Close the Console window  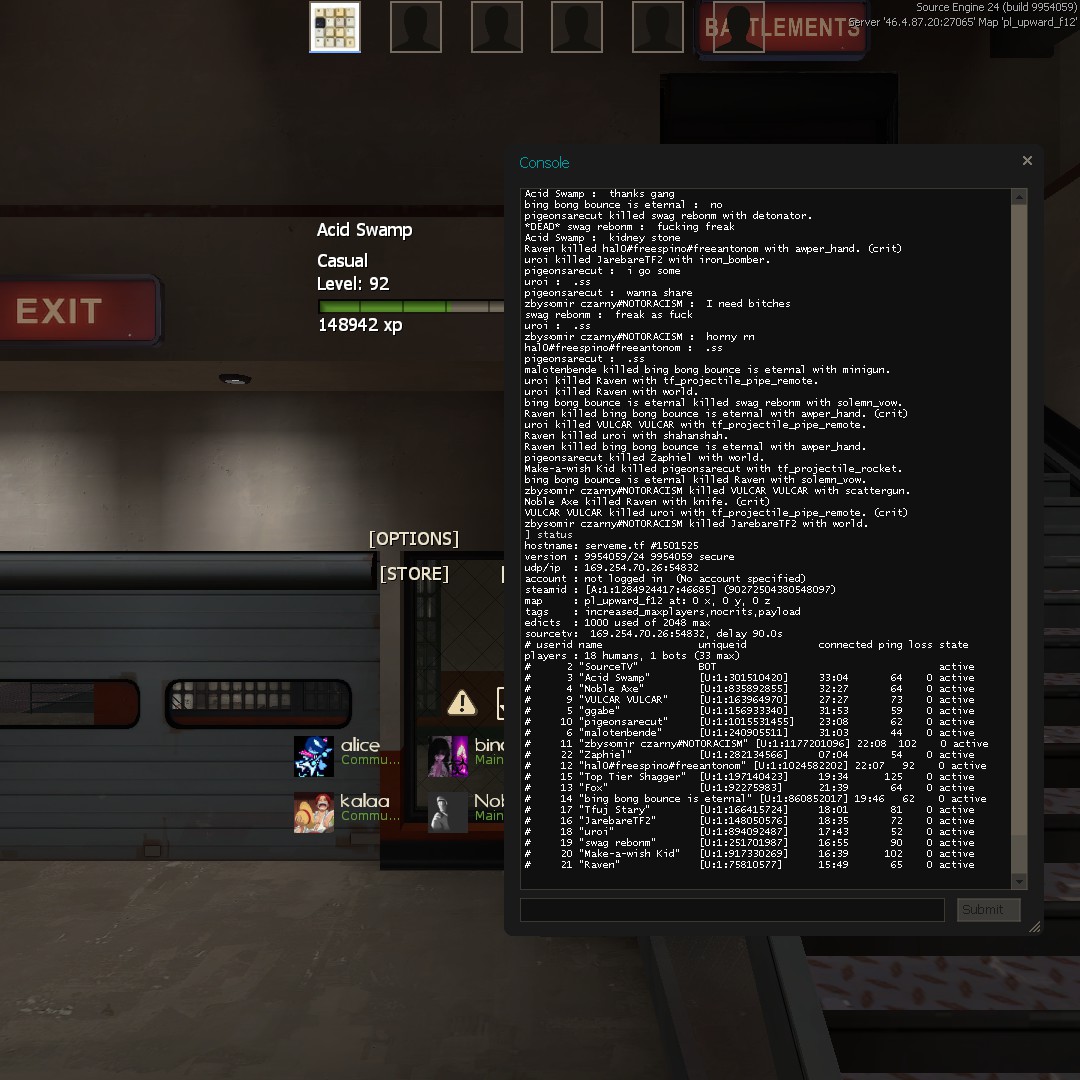click(1027, 161)
